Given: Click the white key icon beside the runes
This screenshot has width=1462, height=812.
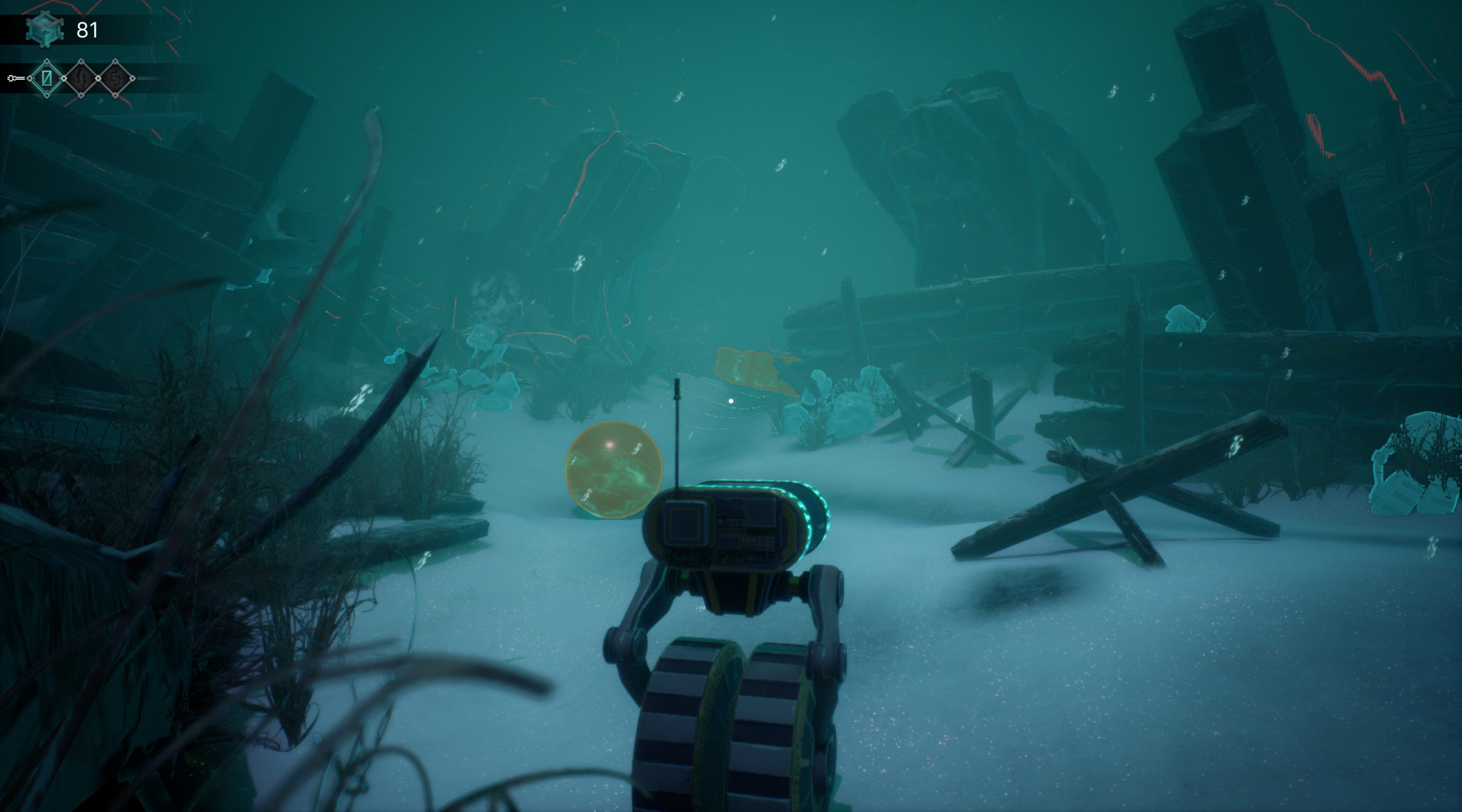Looking at the screenshot, I should coord(15,78).
